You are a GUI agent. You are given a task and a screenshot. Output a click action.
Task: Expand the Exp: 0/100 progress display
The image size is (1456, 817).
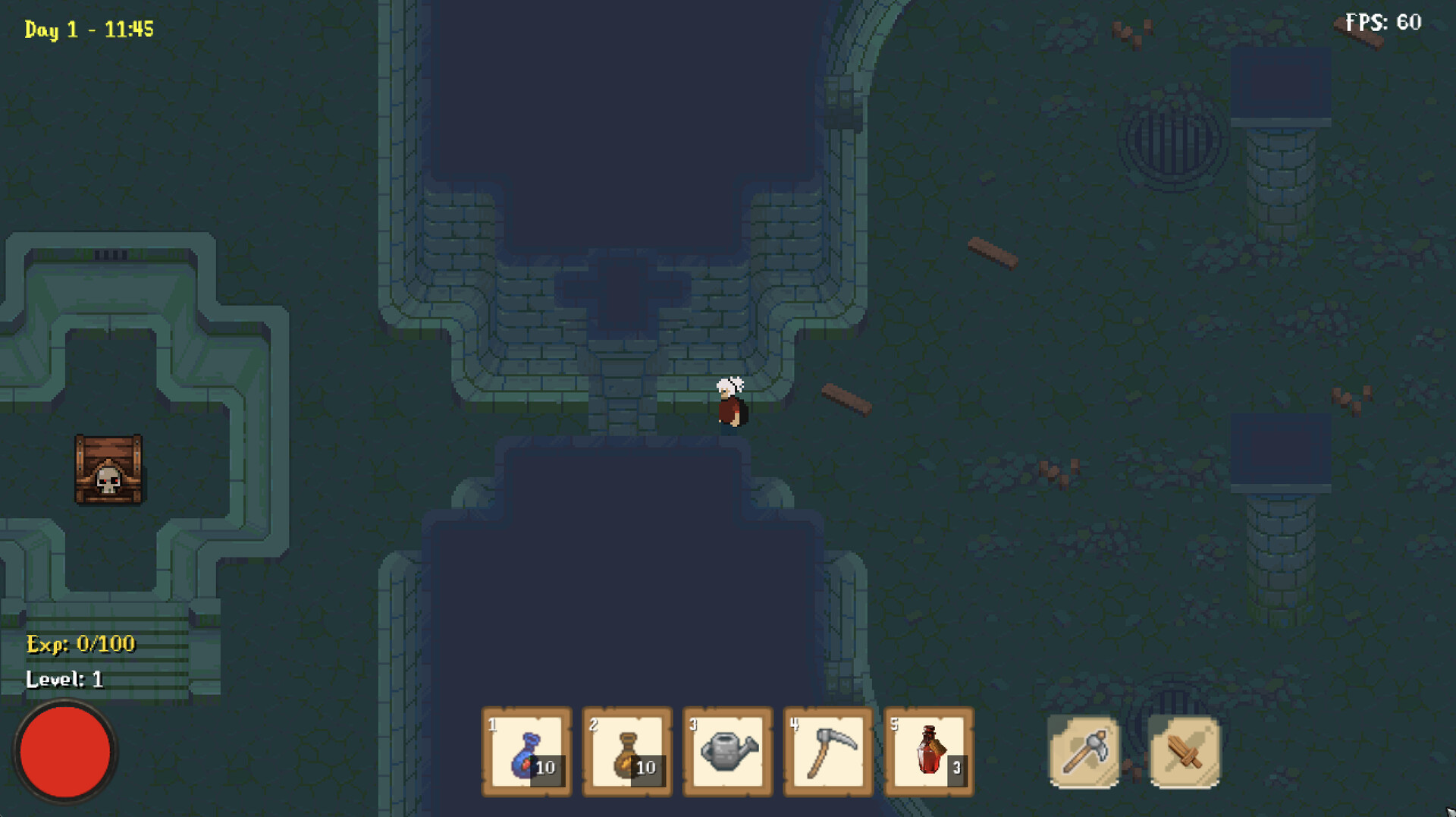click(80, 644)
